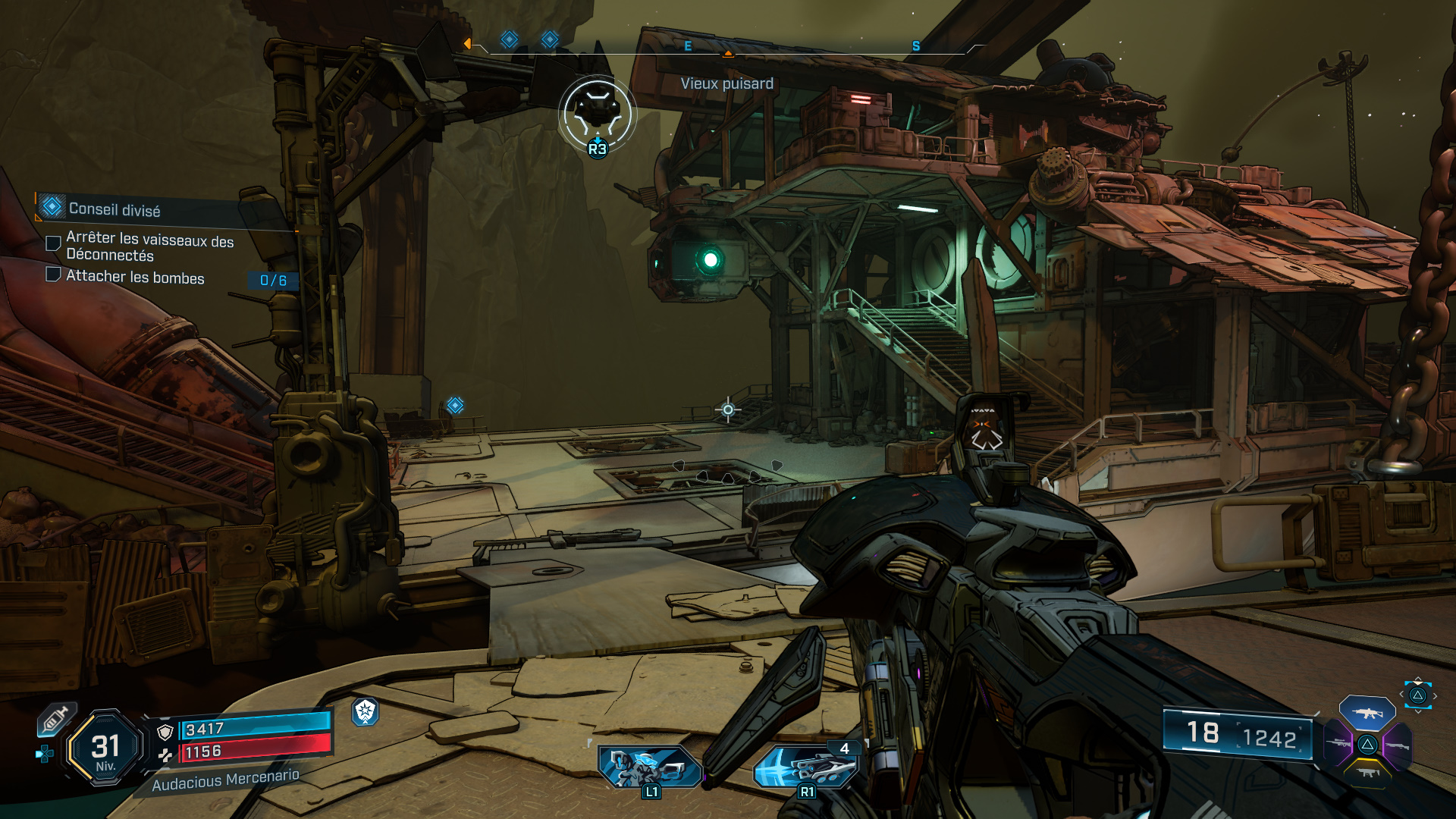Click the white starburst shield status icon
Screen dimensions: 1456x819
pos(366,711)
